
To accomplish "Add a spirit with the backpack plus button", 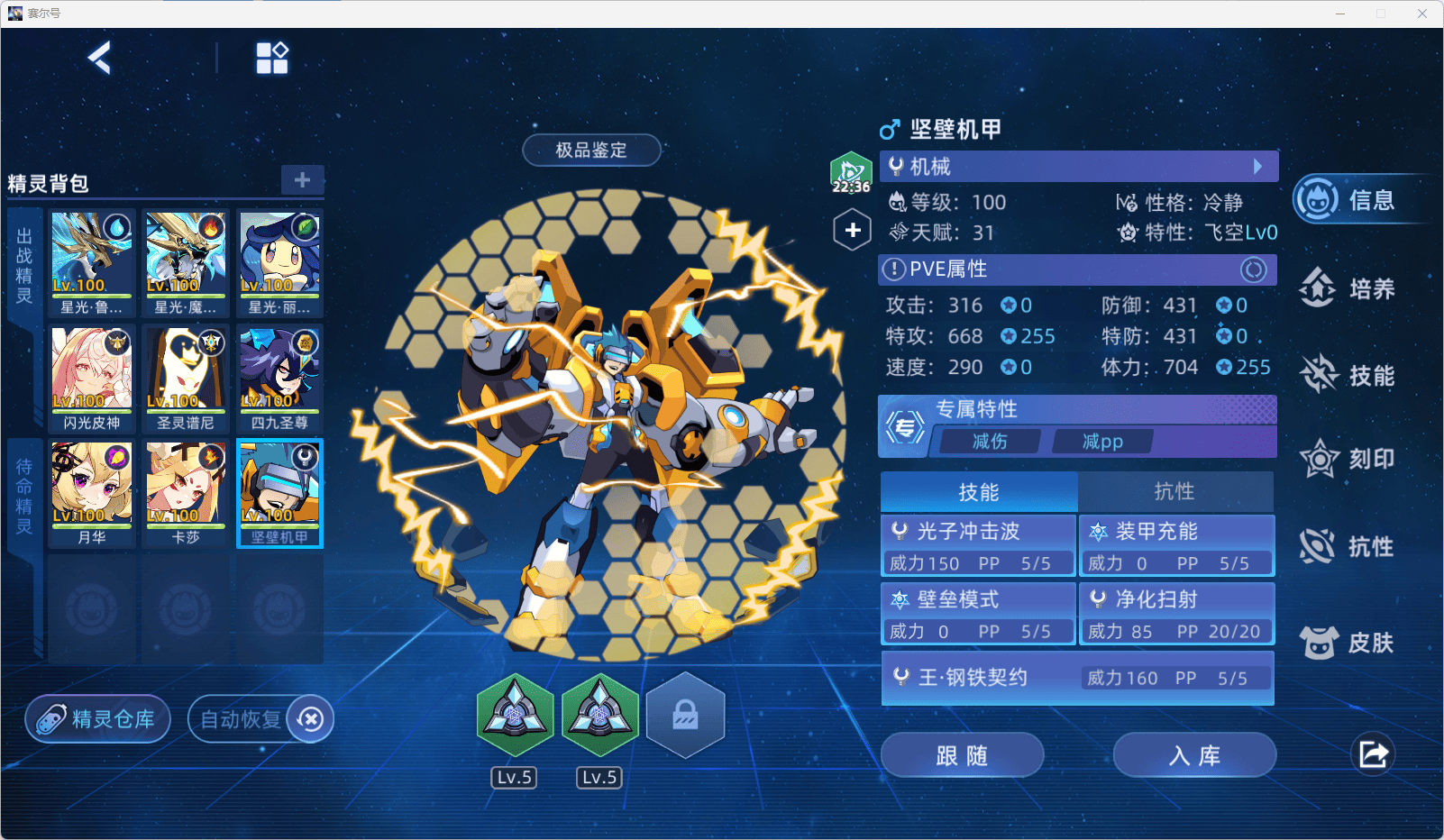I will (302, 179).
